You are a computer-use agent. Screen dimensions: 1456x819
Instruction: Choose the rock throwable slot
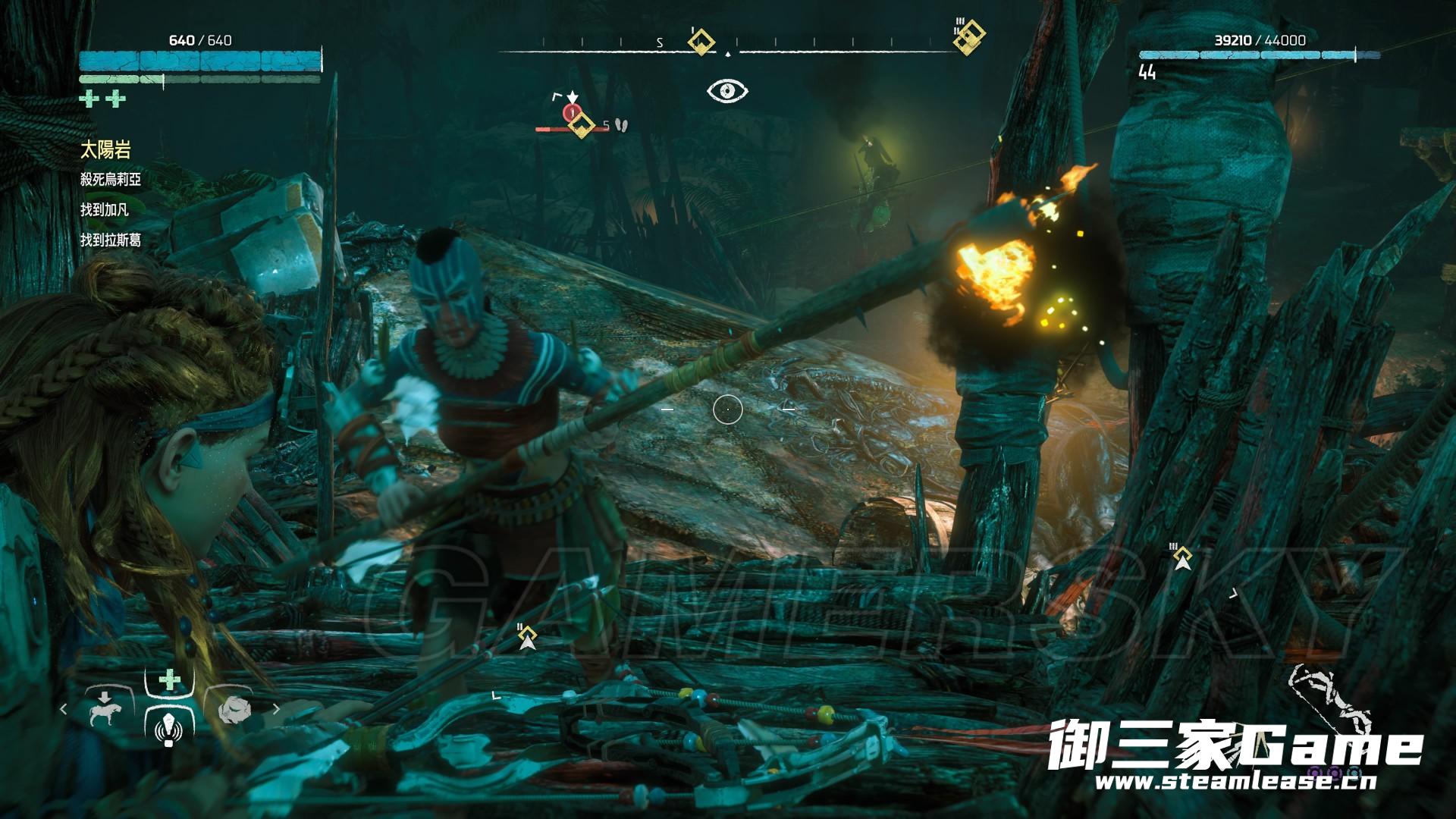pyautogui.click(x=234, y=711)
